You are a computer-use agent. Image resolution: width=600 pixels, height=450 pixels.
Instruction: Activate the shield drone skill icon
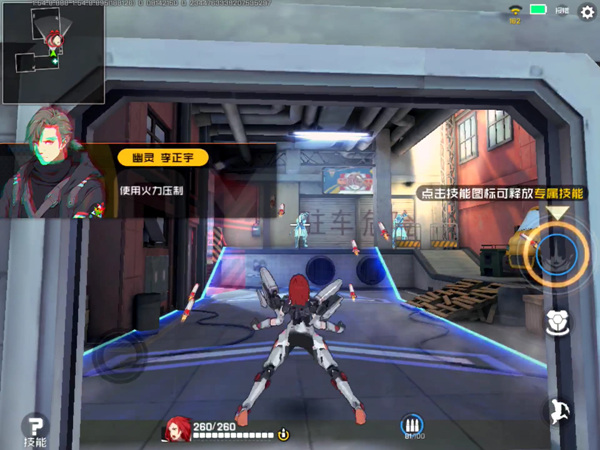pos(558,322)
